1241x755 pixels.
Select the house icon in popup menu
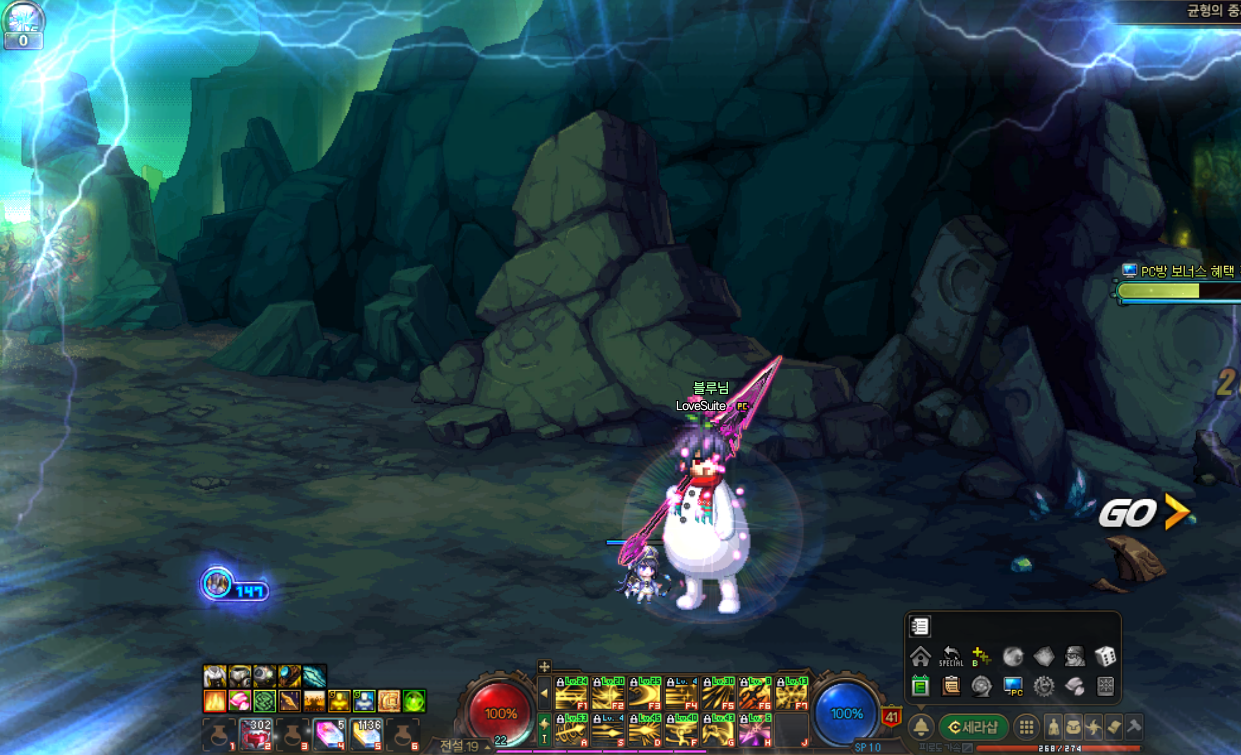(x=920, y=657)
